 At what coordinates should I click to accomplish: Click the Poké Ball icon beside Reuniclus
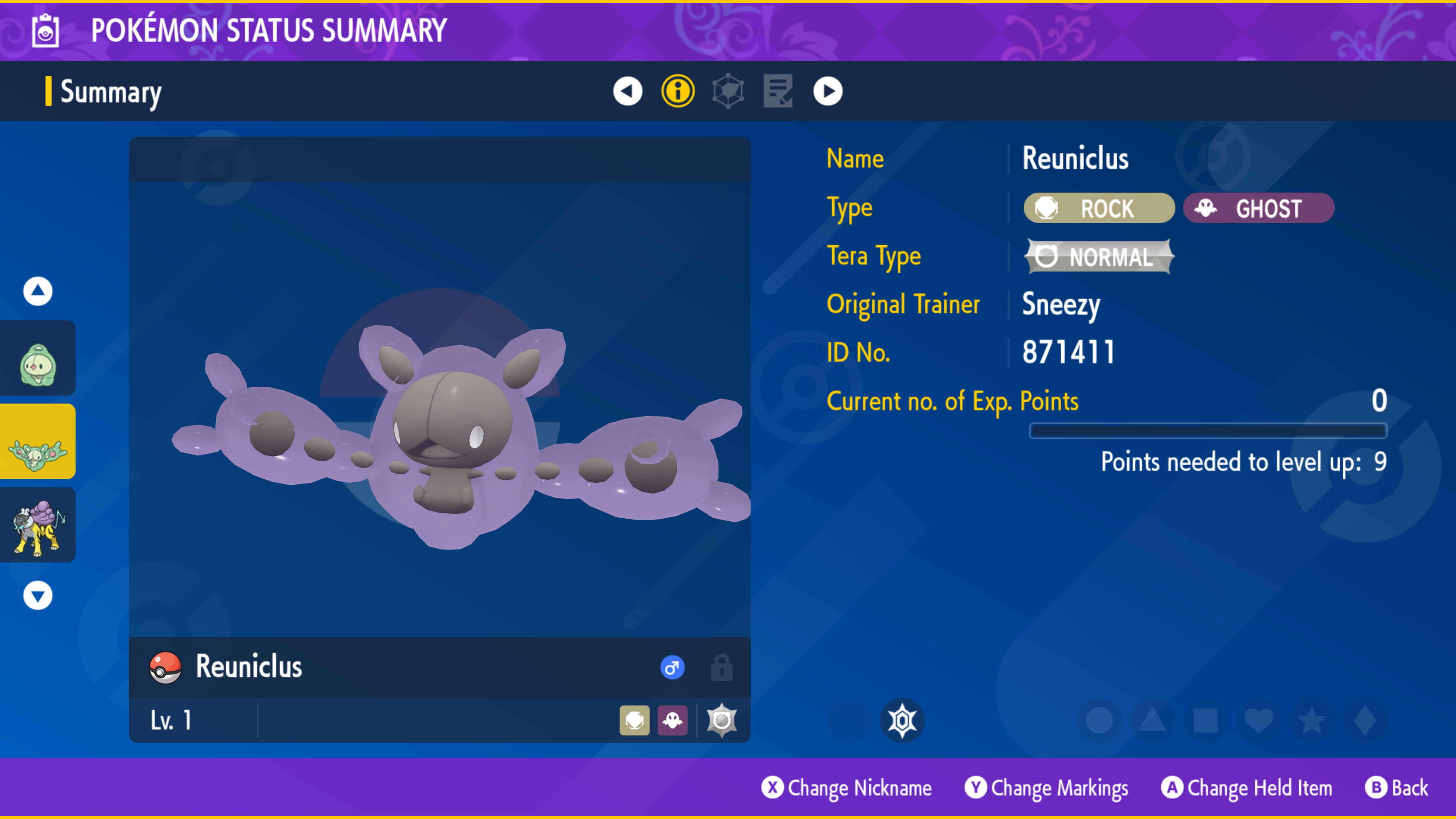(x=165, y=667)
